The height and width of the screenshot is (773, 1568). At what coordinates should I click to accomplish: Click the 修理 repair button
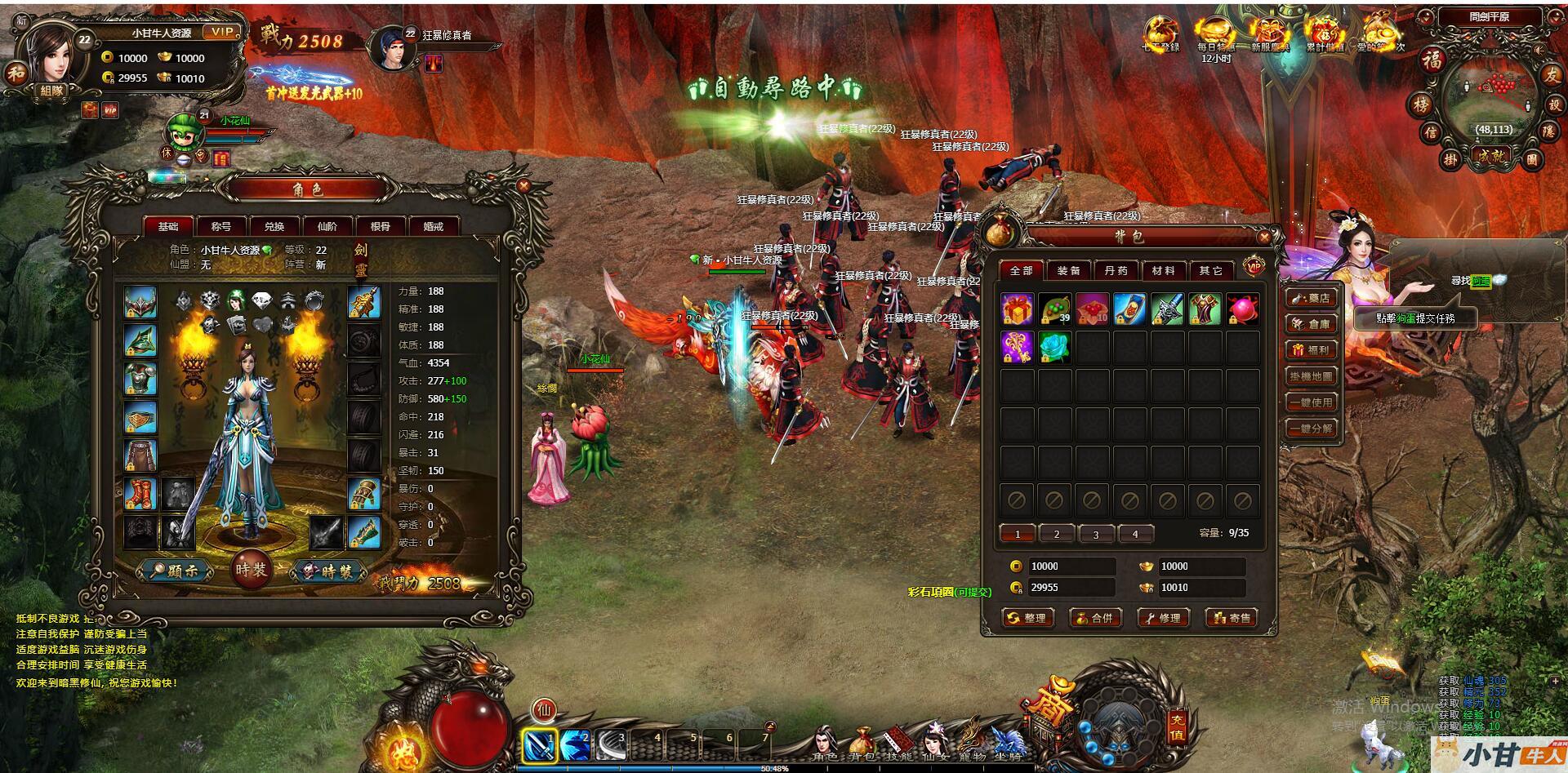click(1163, 618)
